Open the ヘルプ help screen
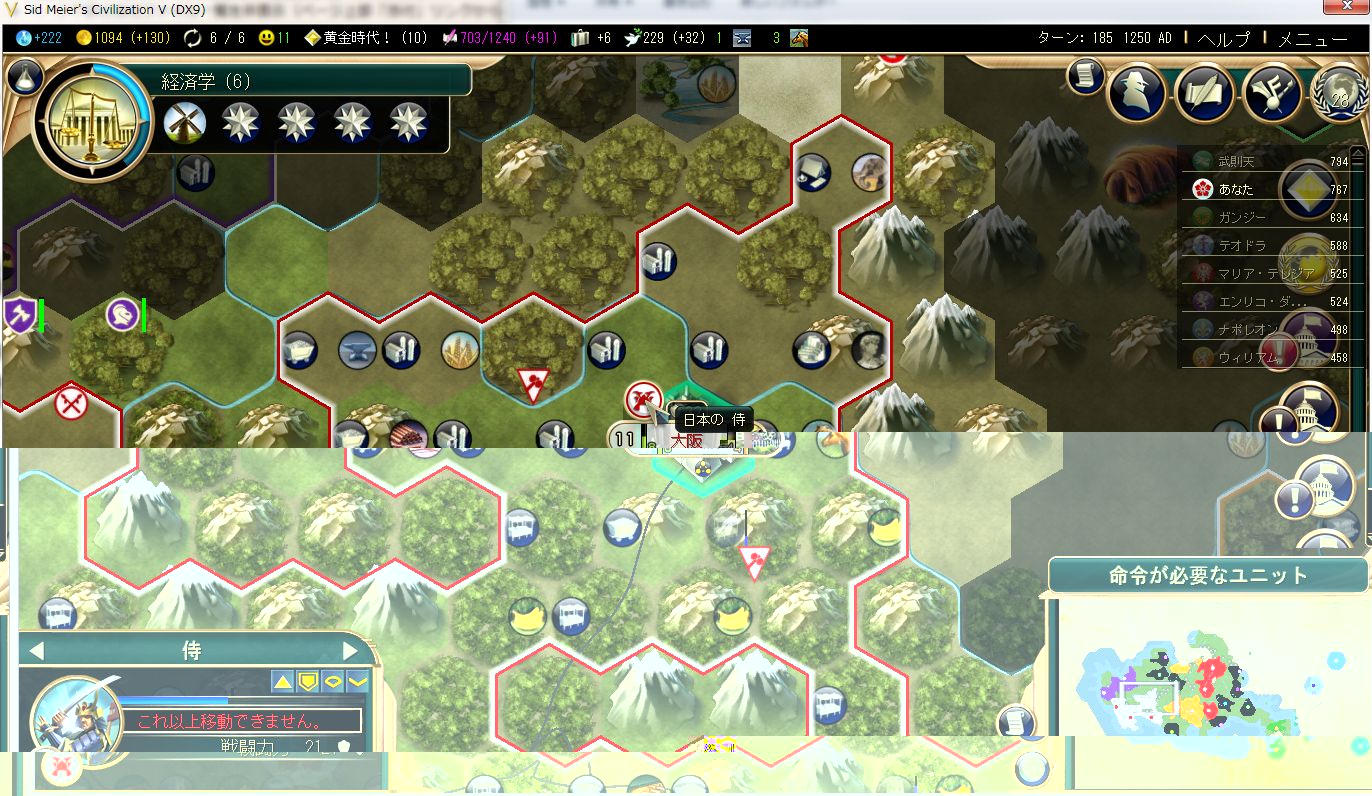This screenshot has width=1372, height=796. pos(1223,39)
